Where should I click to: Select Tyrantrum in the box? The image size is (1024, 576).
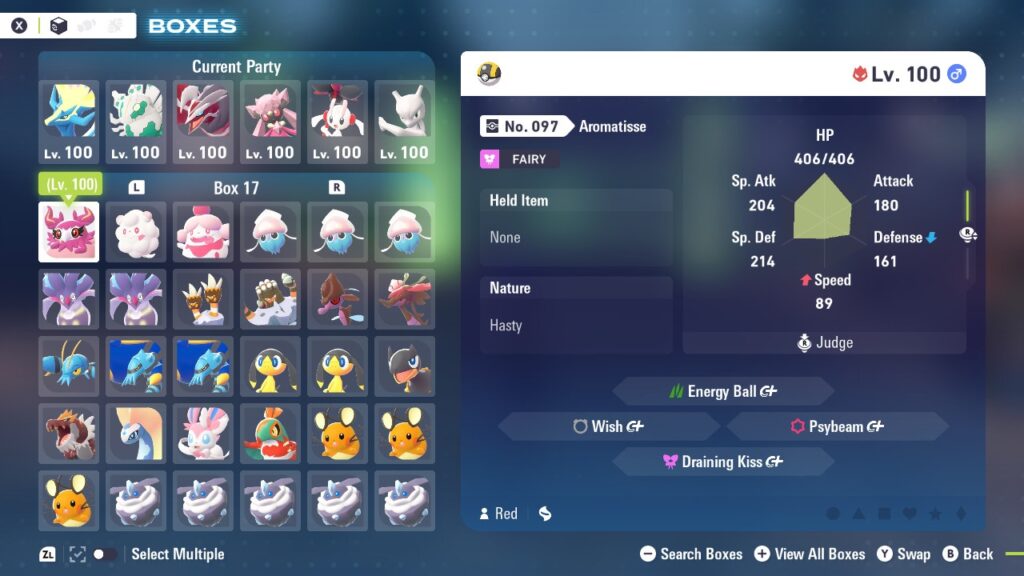[x=69, y=432]
